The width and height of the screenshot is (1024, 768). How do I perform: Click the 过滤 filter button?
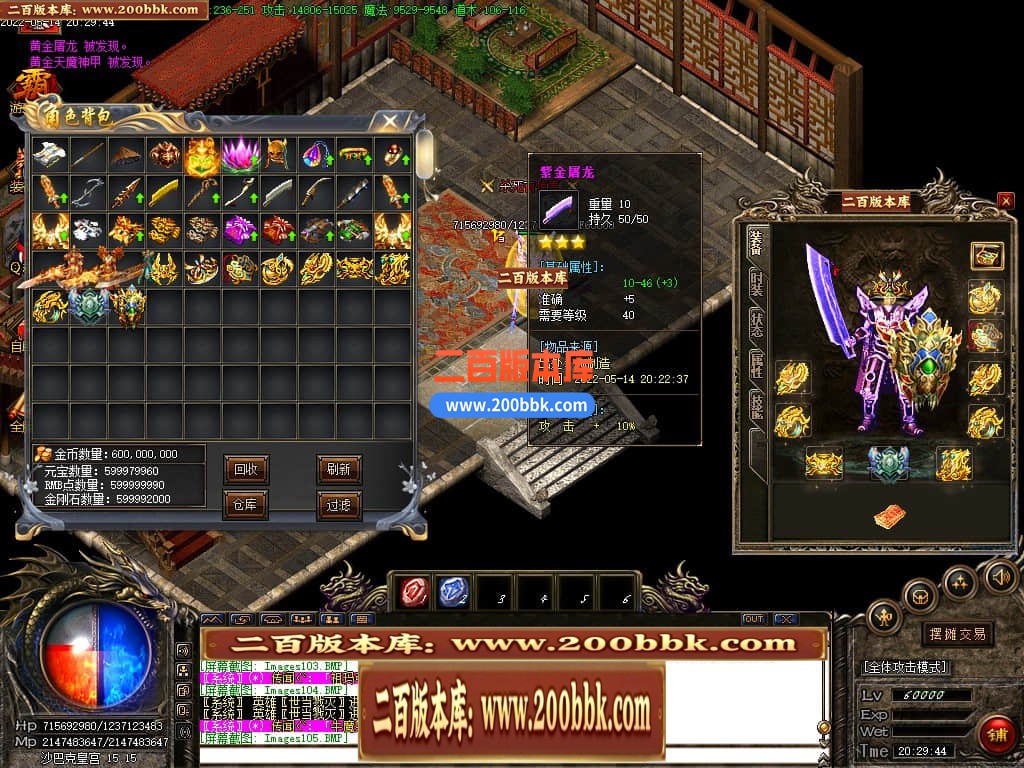338,505
